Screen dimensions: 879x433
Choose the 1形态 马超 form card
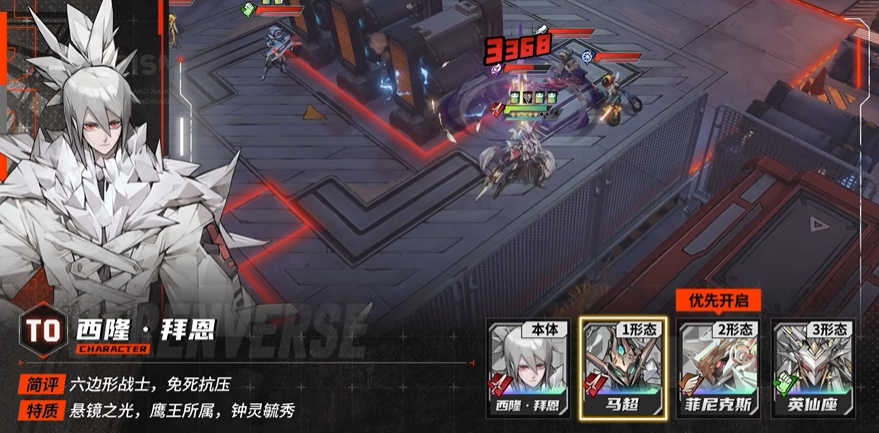point(620,368)
